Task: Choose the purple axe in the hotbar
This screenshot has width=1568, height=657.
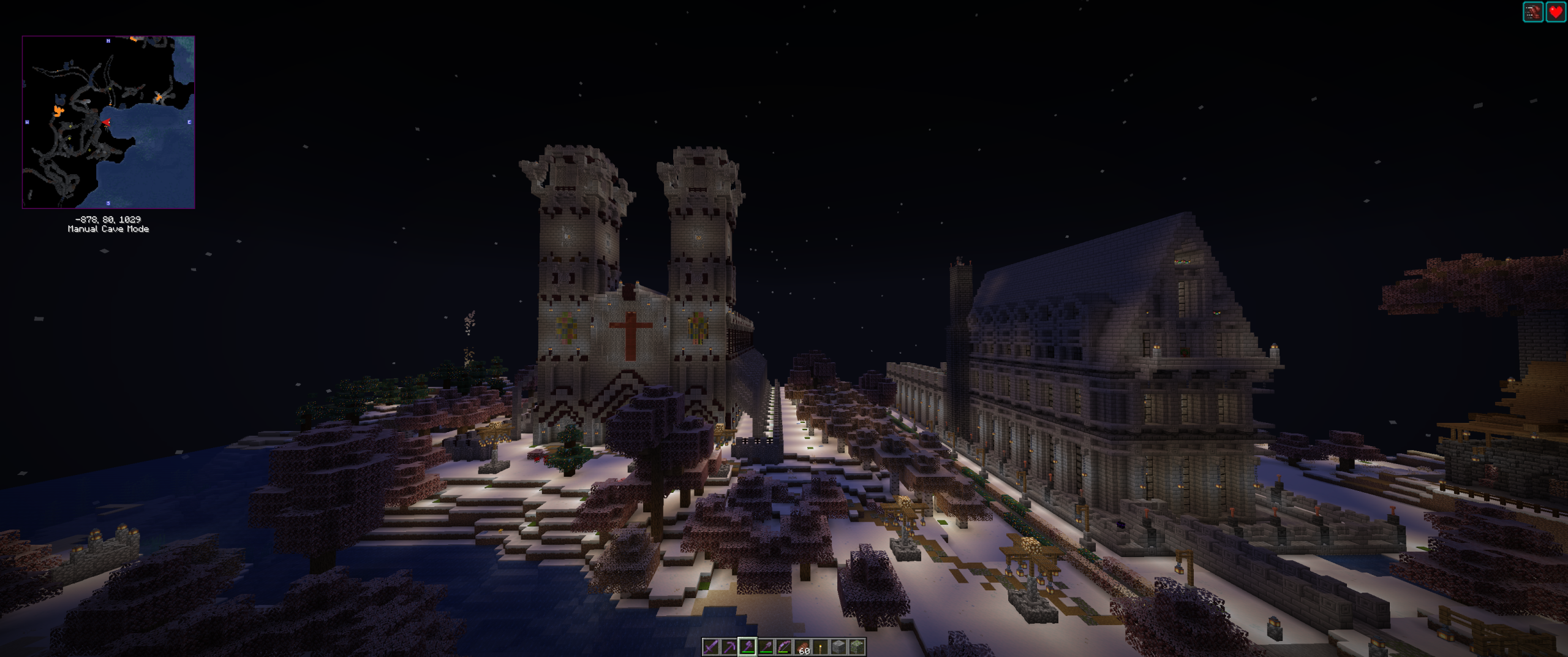Action: (747, 647)
